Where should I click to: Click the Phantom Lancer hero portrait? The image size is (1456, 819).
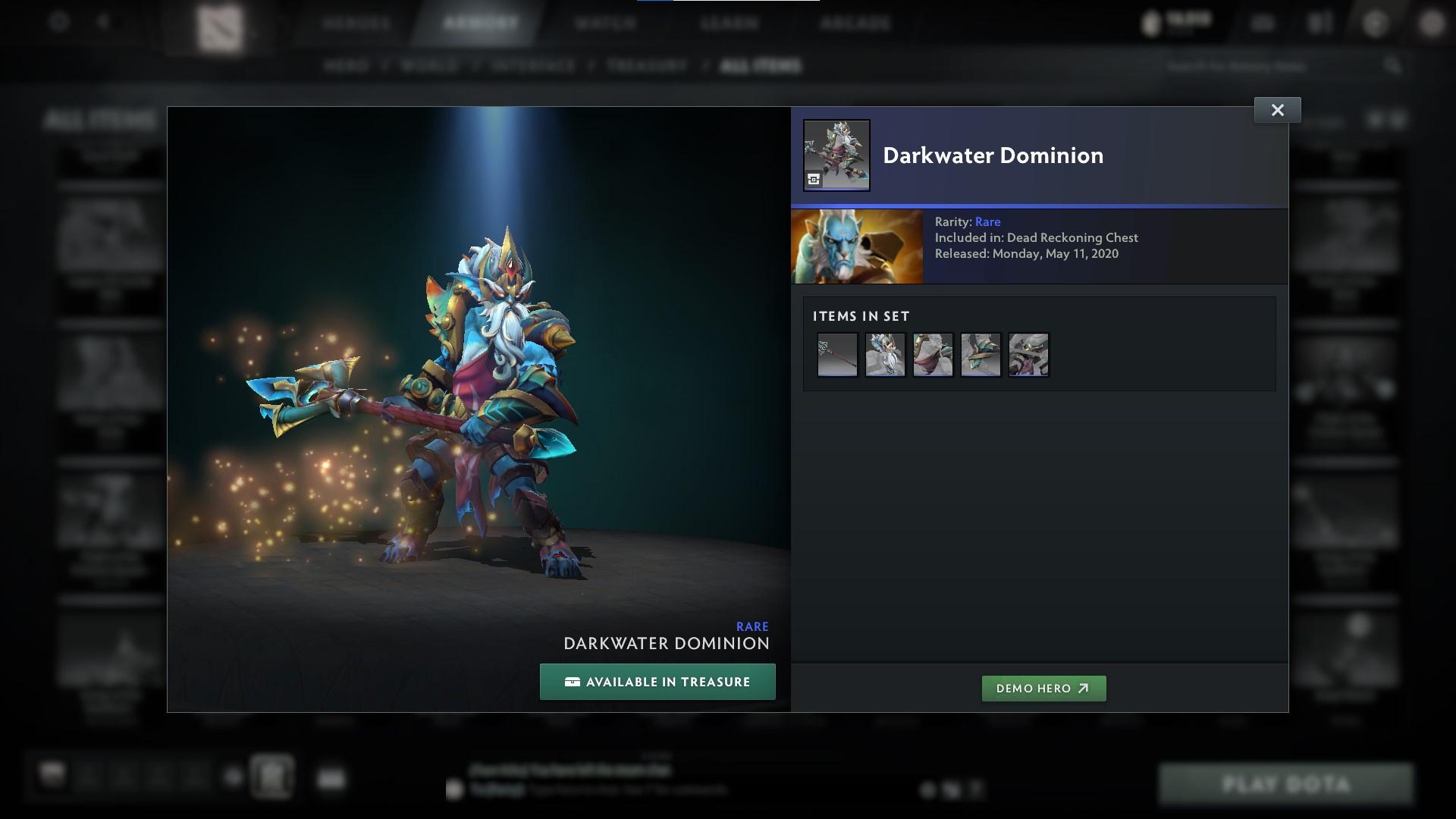(x=857, y=246)
